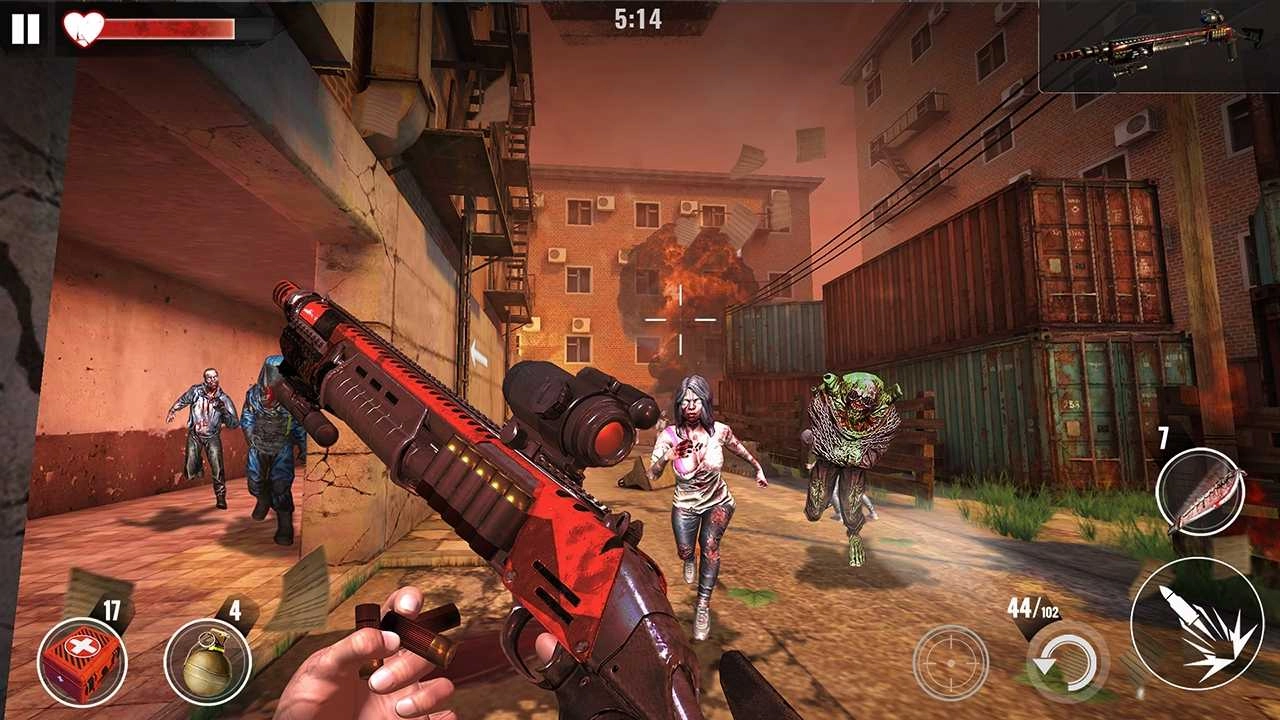Tap the heart icon beside the health bar
1280x720 pixels.
pyautogui.click(x=81, y=29)
